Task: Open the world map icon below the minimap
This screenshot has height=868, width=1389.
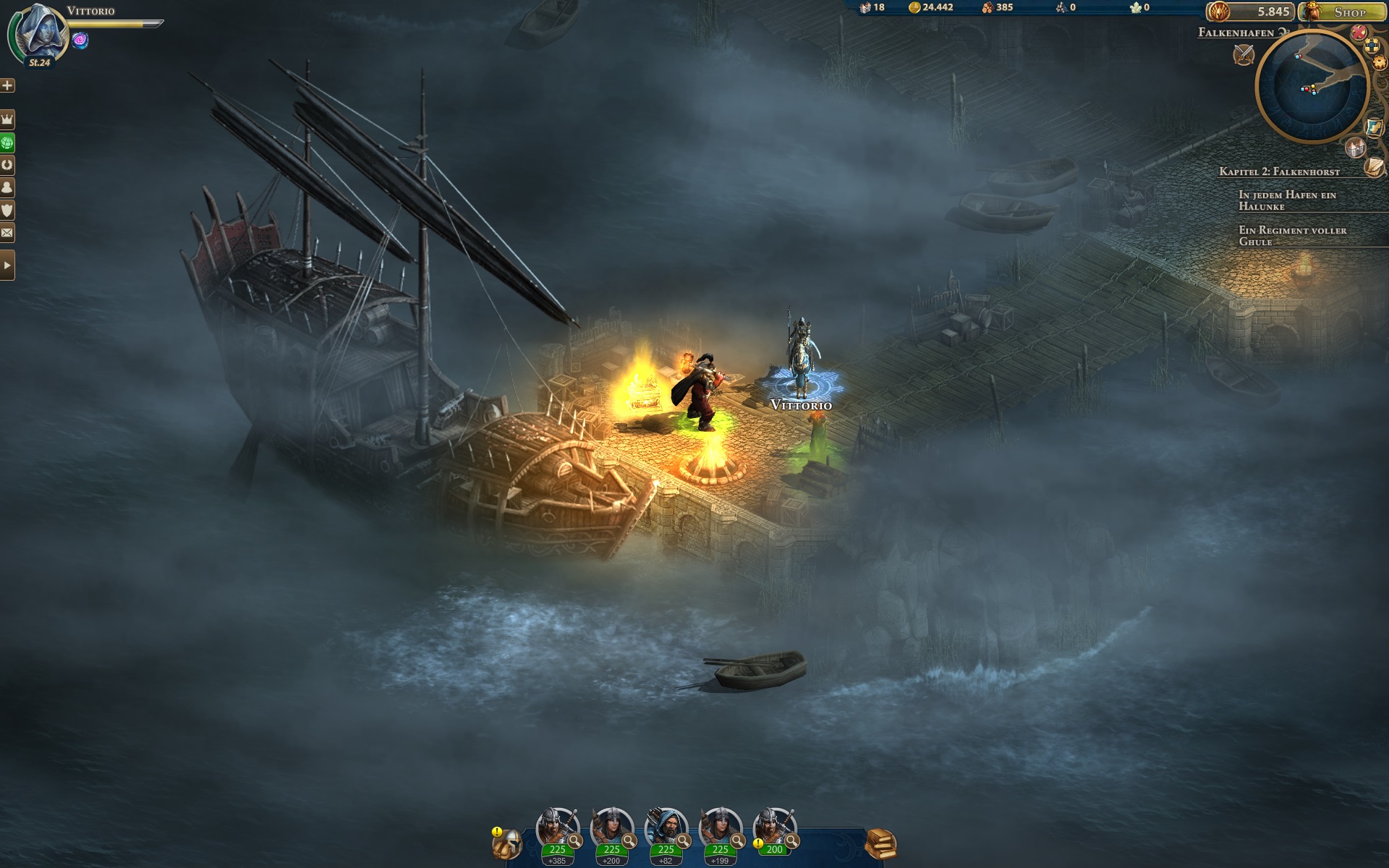Action: point(1374,127)
